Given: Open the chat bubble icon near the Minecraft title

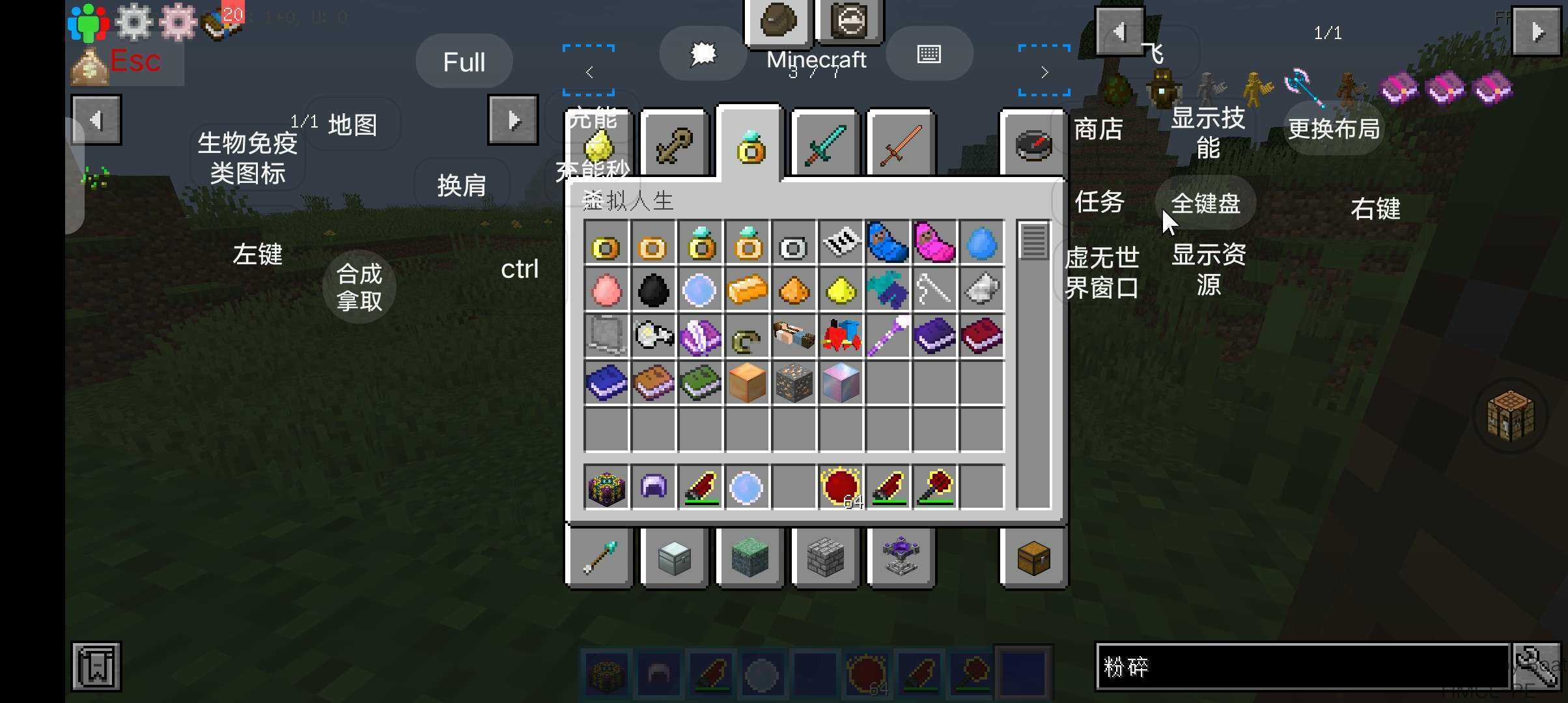Looking at the screenshot, I should pos(702,54).
